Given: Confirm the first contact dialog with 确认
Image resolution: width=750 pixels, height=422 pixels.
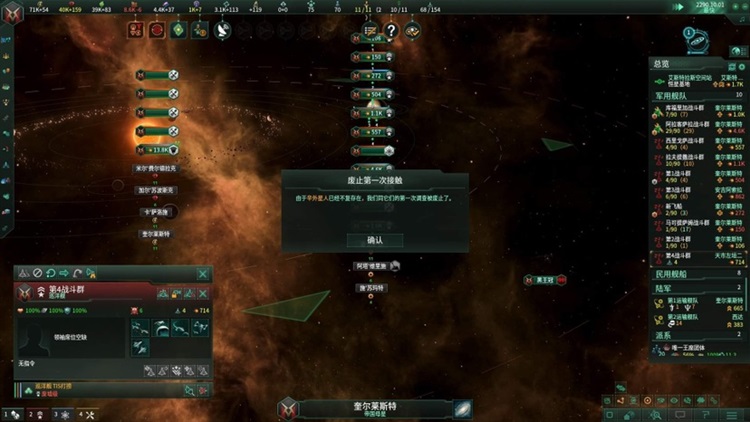Looking at the screenshot, I should 375,240.
